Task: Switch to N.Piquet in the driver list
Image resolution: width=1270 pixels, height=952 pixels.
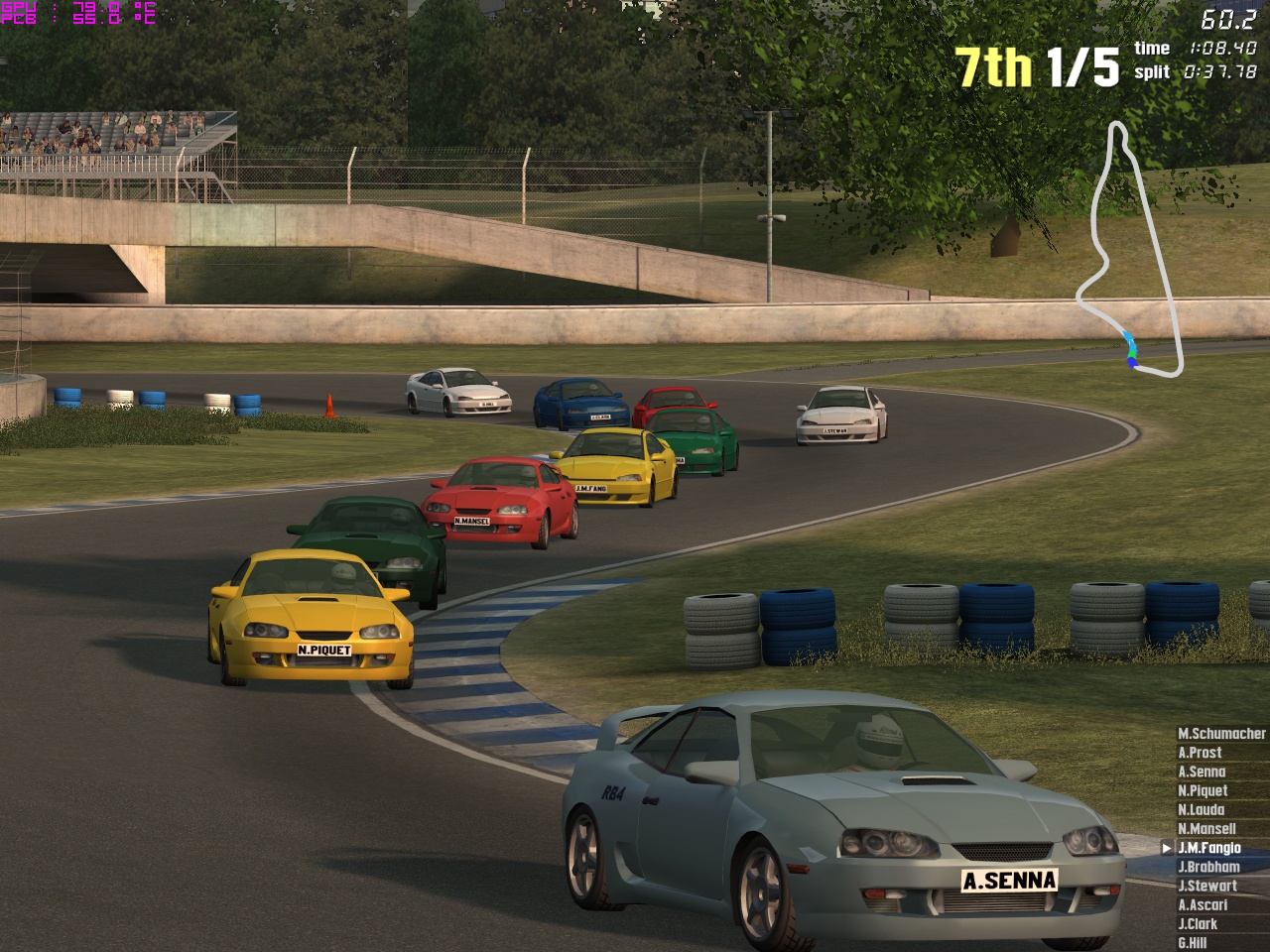Action: tap(1203, 790)
